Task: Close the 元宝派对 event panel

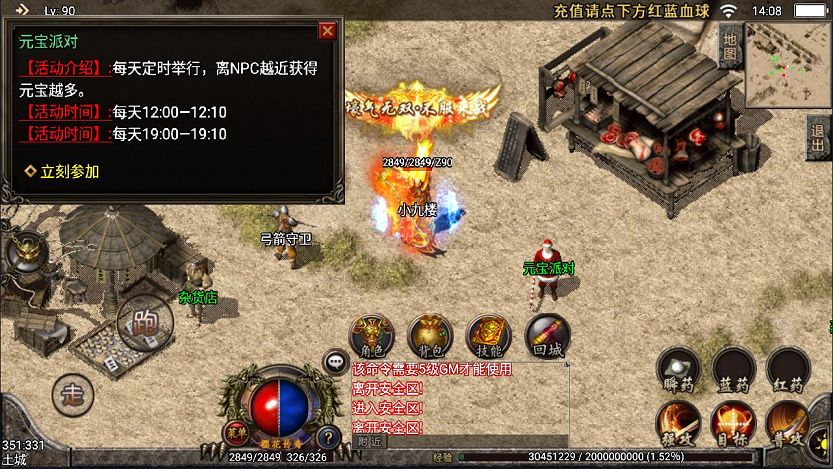Action: (x=327, y=31)
